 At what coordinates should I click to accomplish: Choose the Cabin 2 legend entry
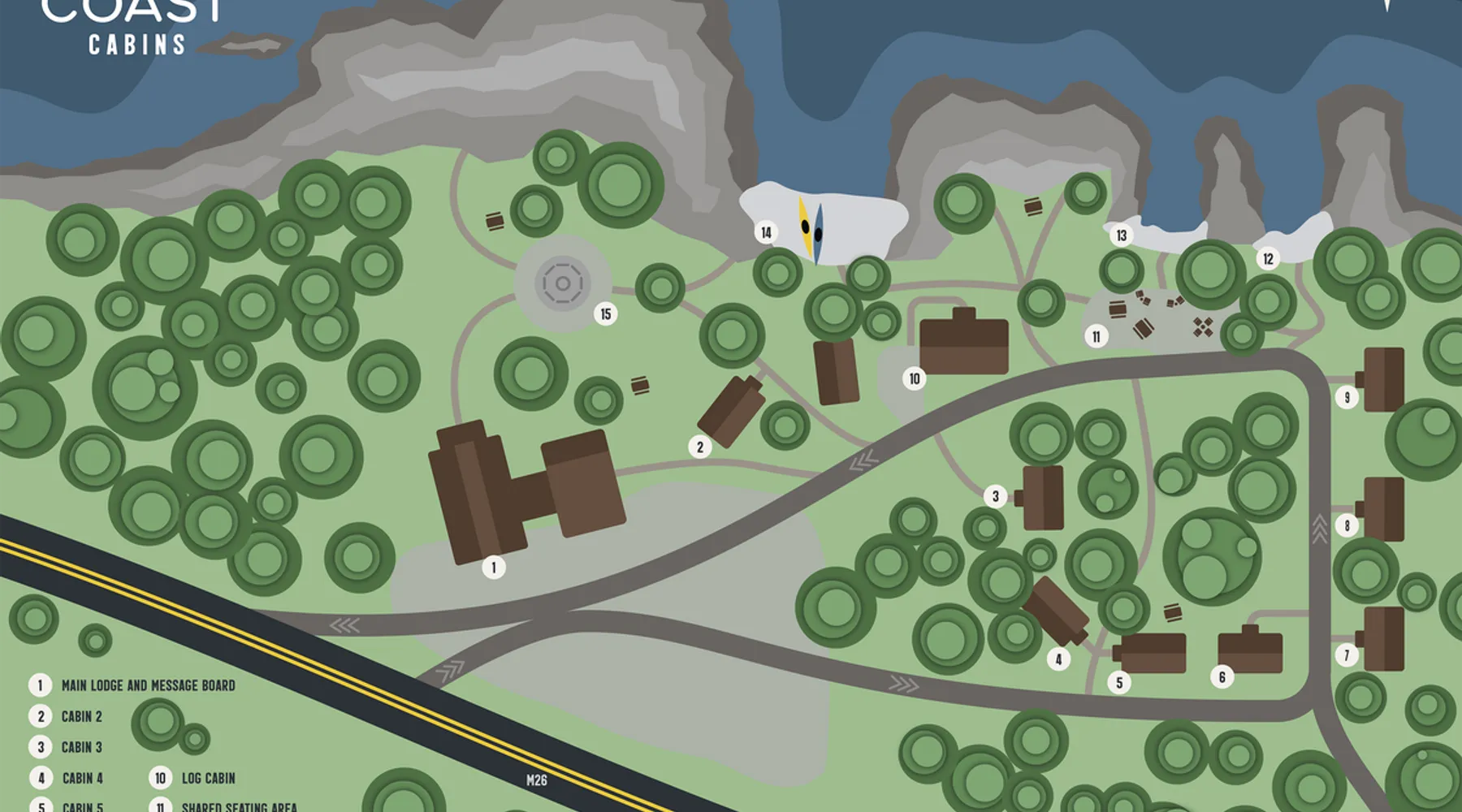81,716
